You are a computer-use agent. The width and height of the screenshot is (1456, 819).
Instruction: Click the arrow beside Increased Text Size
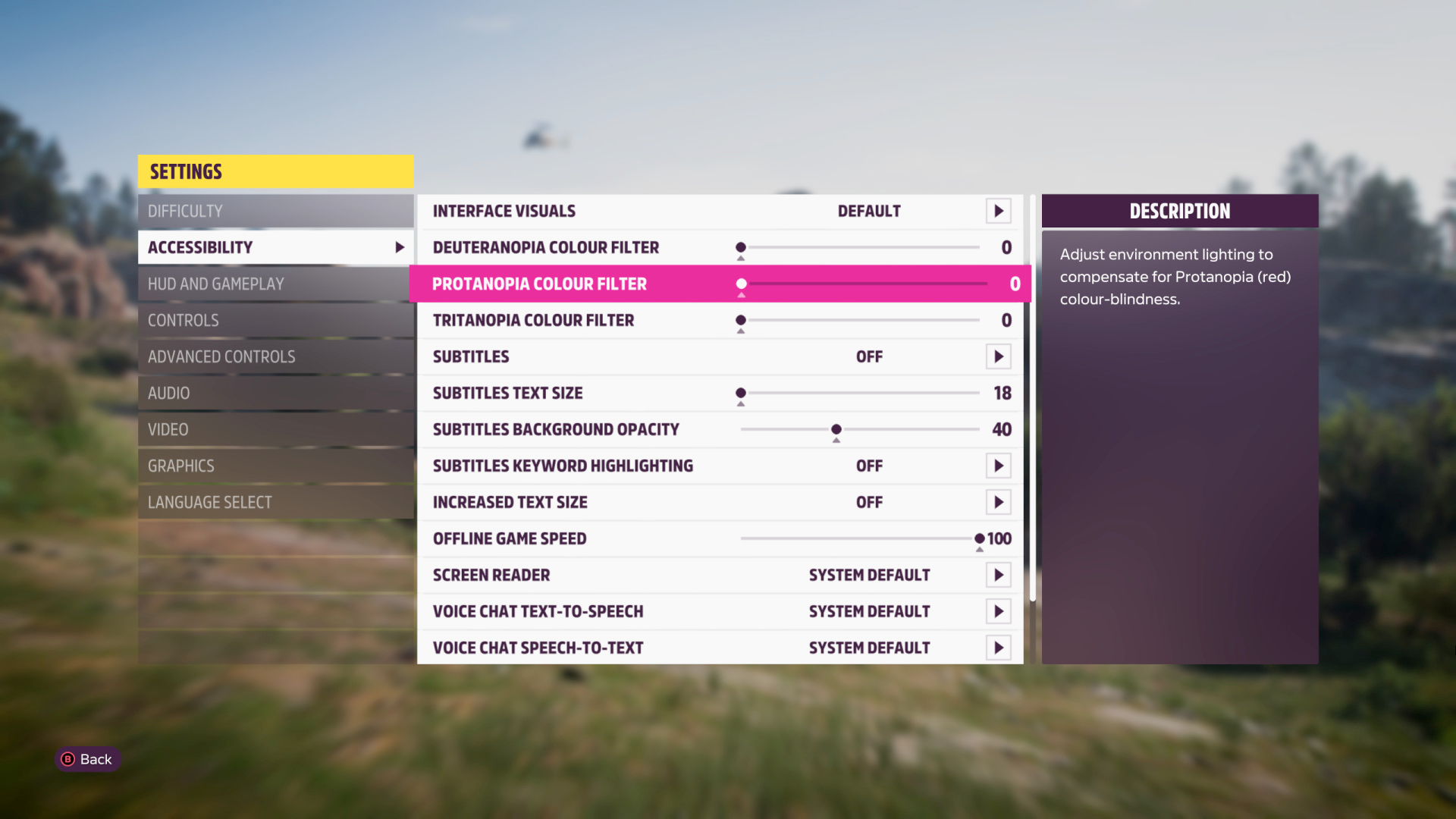999,502
